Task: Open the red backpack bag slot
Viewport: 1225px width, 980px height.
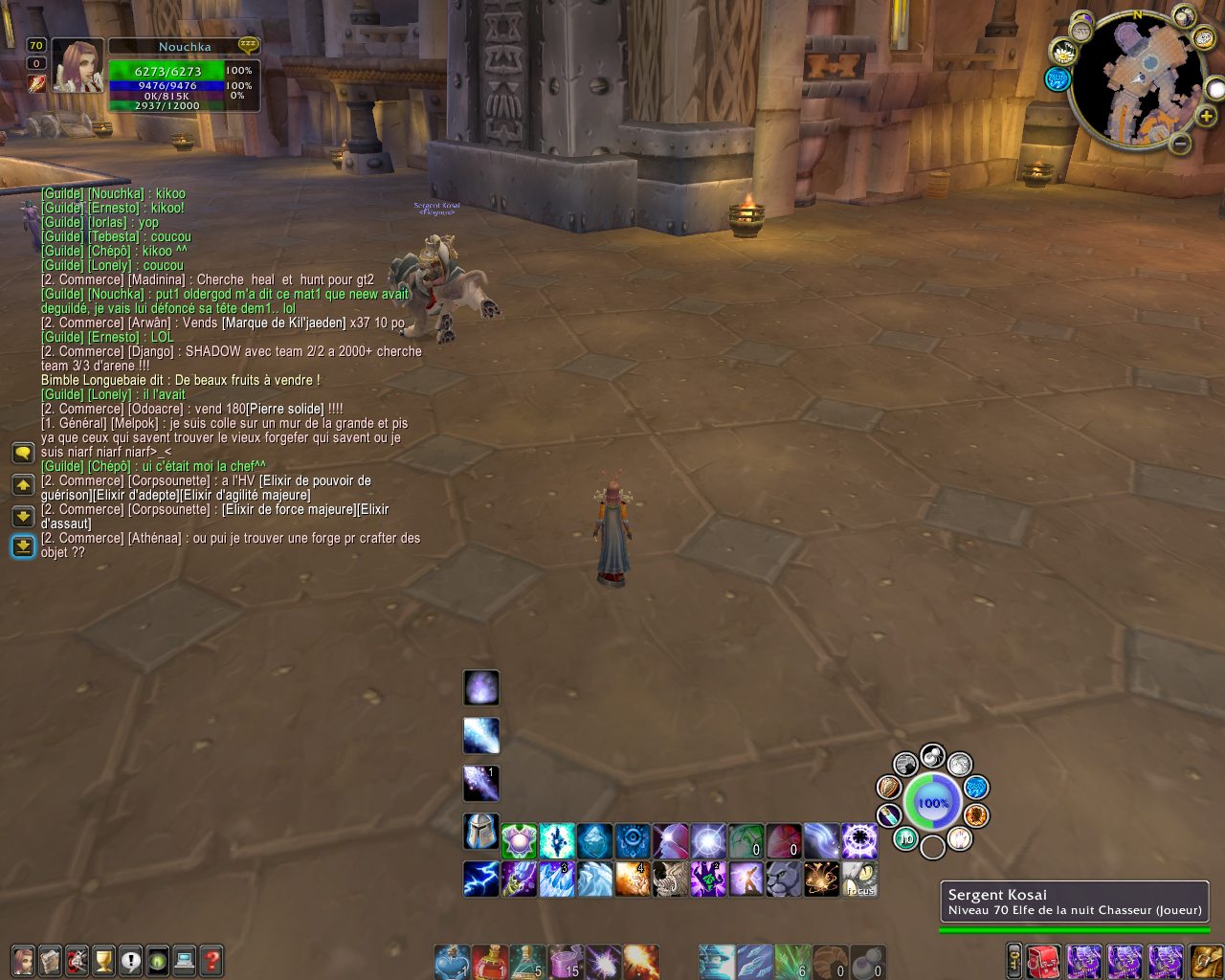Action: coord(1045,961)
